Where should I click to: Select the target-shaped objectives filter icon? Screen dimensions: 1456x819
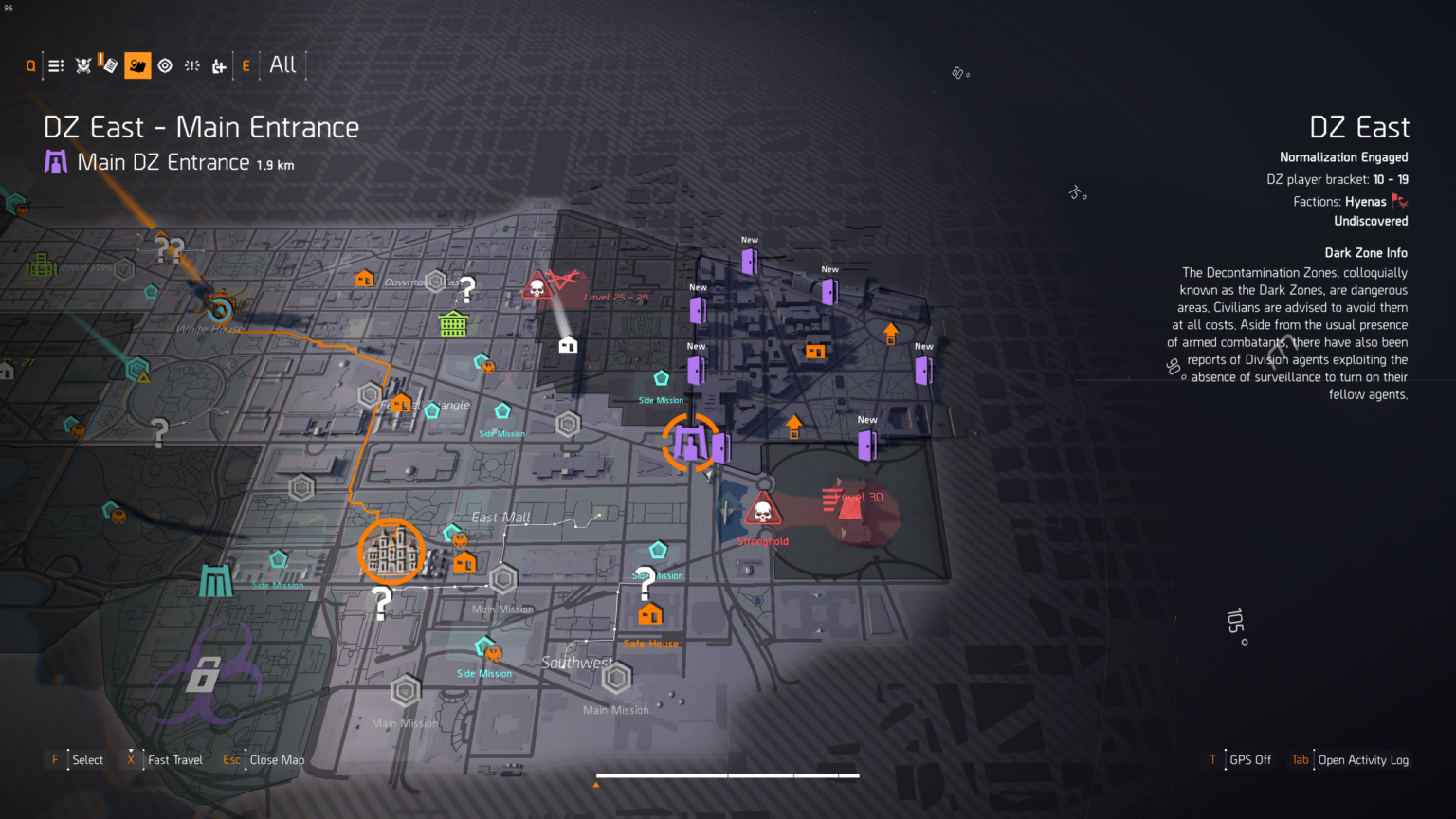(165, 64)
